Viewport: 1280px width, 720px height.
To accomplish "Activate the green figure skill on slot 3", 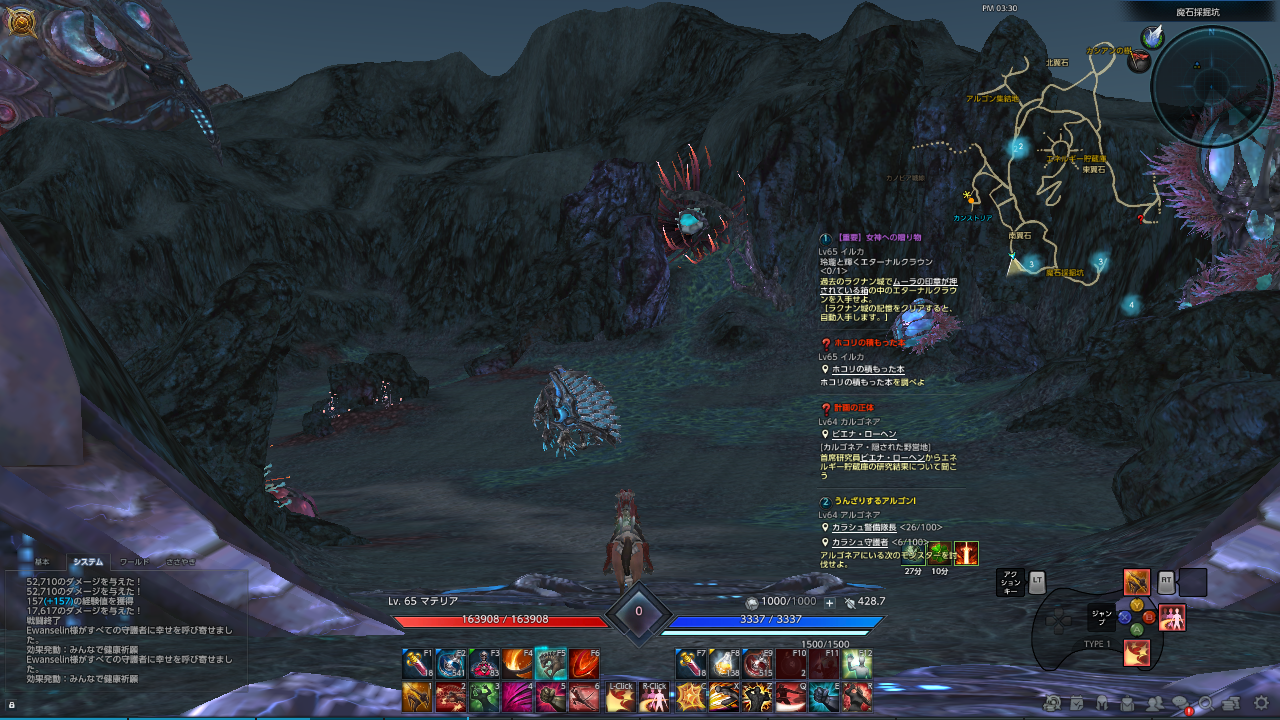I will click(x=484, y=697).
